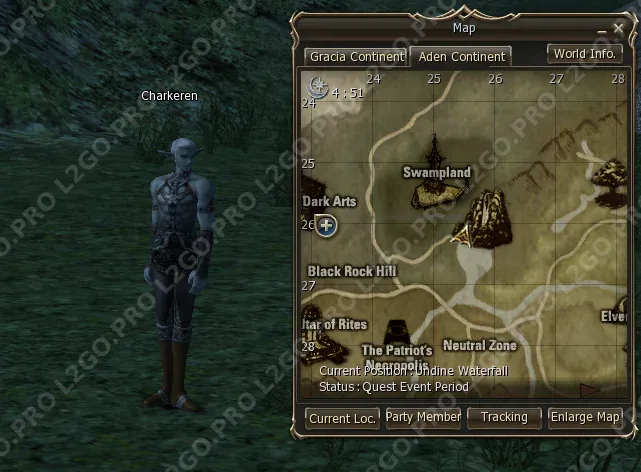
Task: Select the Aden Continent tab
Action: (461, 57)
